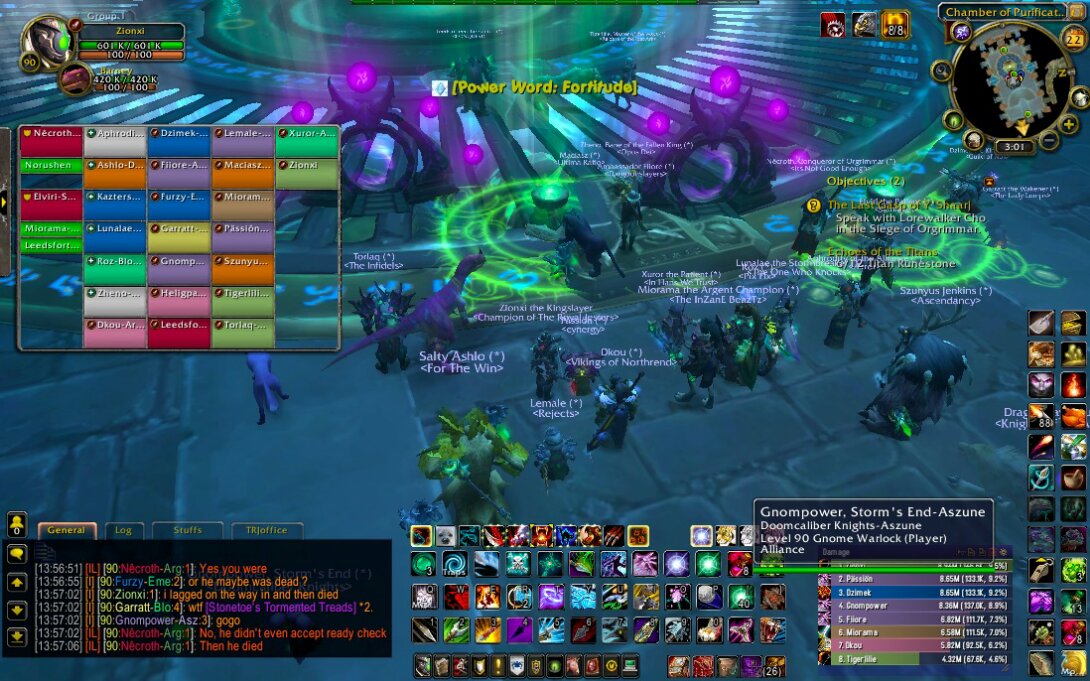Switch to the Stuffs chat tab
The width and height of the screenshot is (1090, 681).
pos(187,531)
